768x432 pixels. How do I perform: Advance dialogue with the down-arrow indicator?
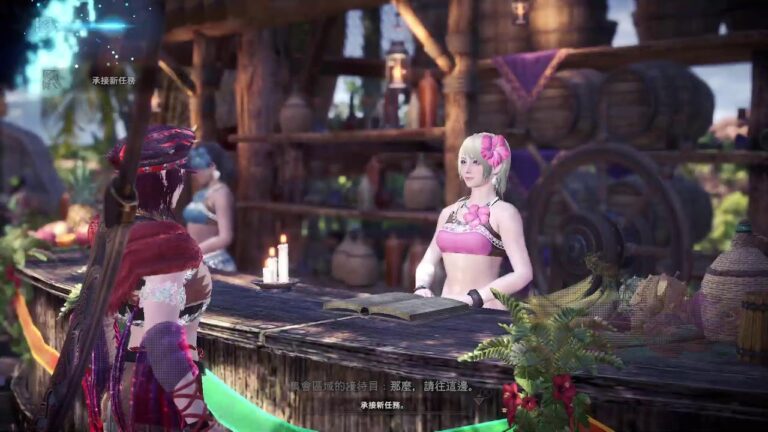pos(478,397)
